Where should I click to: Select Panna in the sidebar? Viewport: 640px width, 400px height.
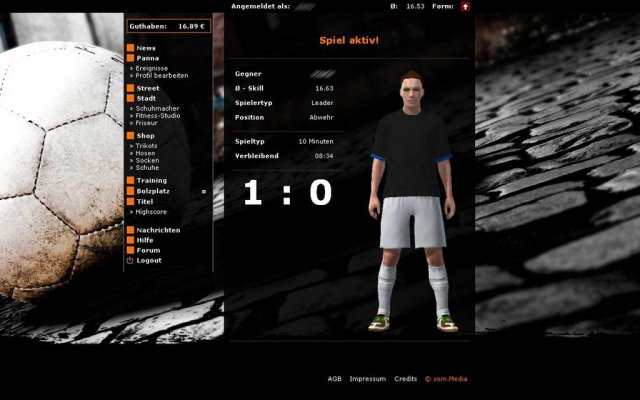(148, 58)
